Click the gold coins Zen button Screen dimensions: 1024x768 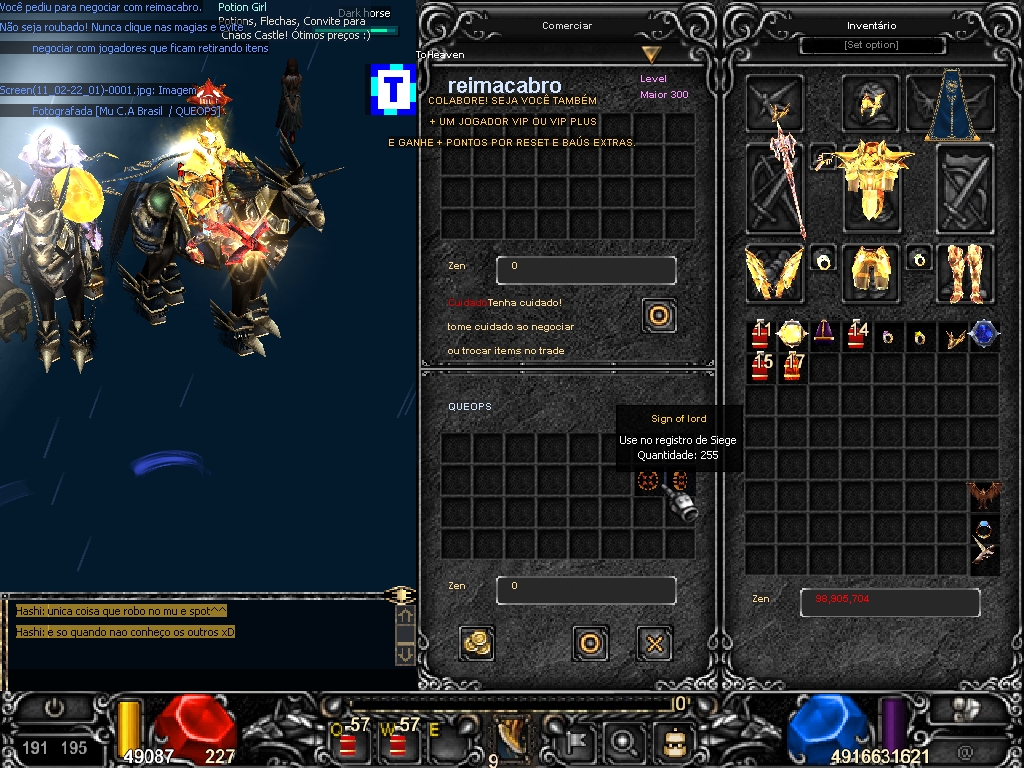pos(477,643)
